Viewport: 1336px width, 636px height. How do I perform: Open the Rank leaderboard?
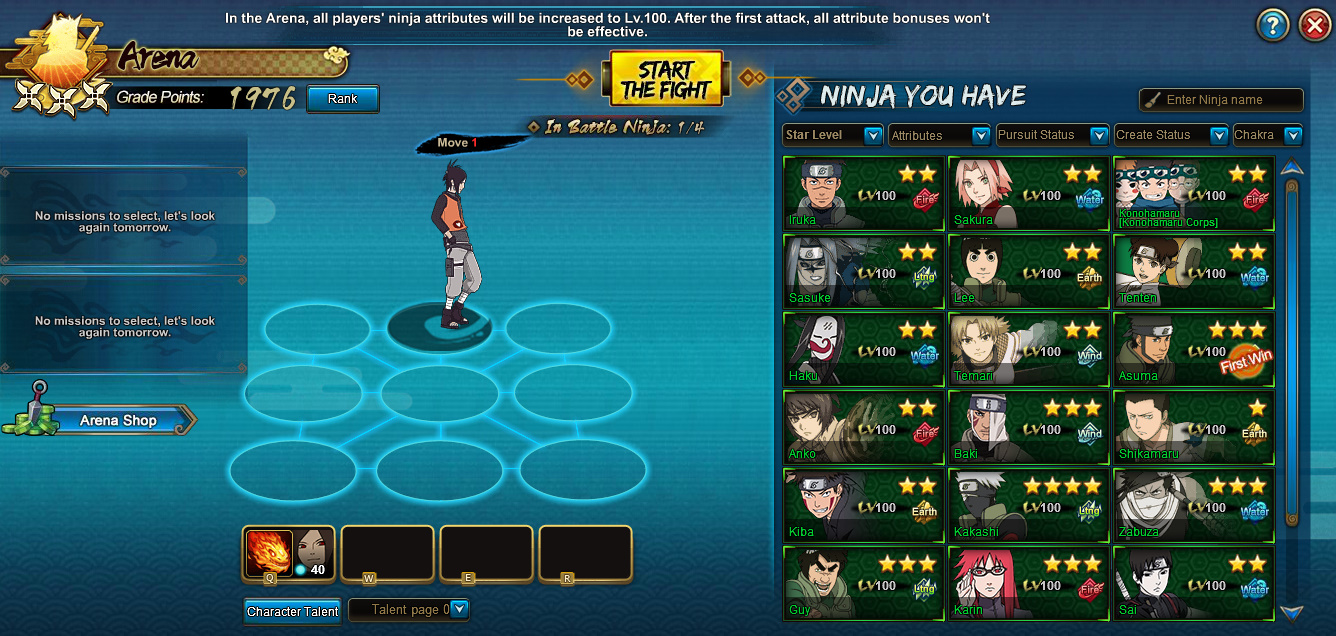[342, 99]
